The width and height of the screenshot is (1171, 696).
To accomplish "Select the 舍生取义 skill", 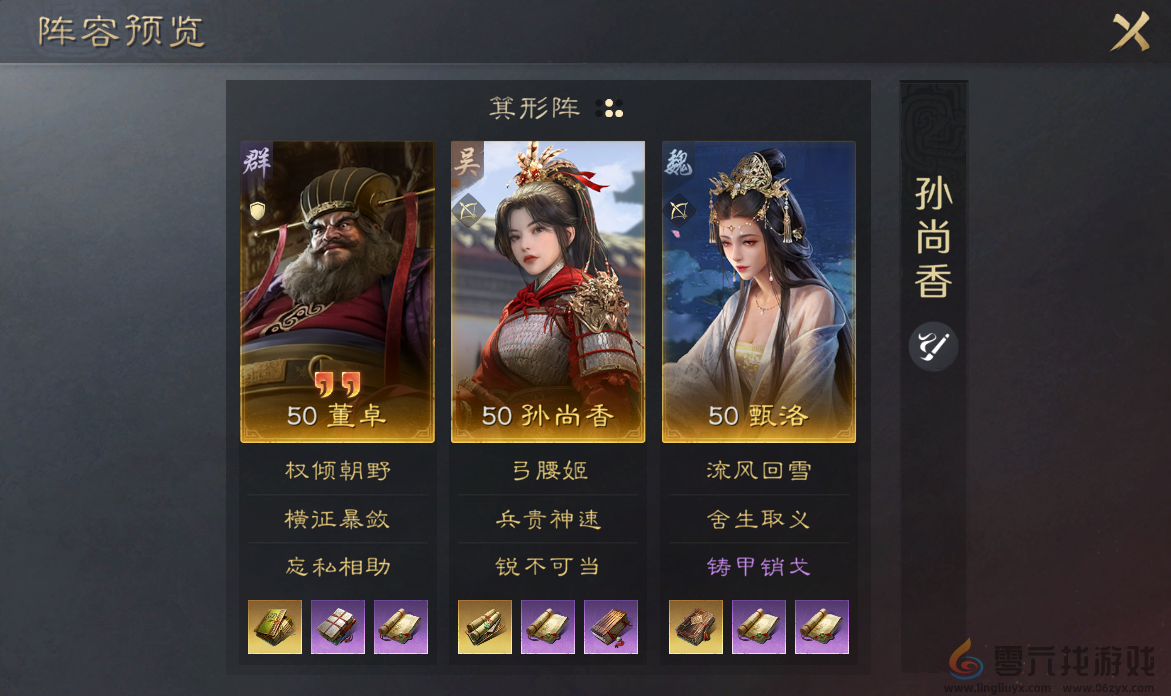I will point(759,519).
